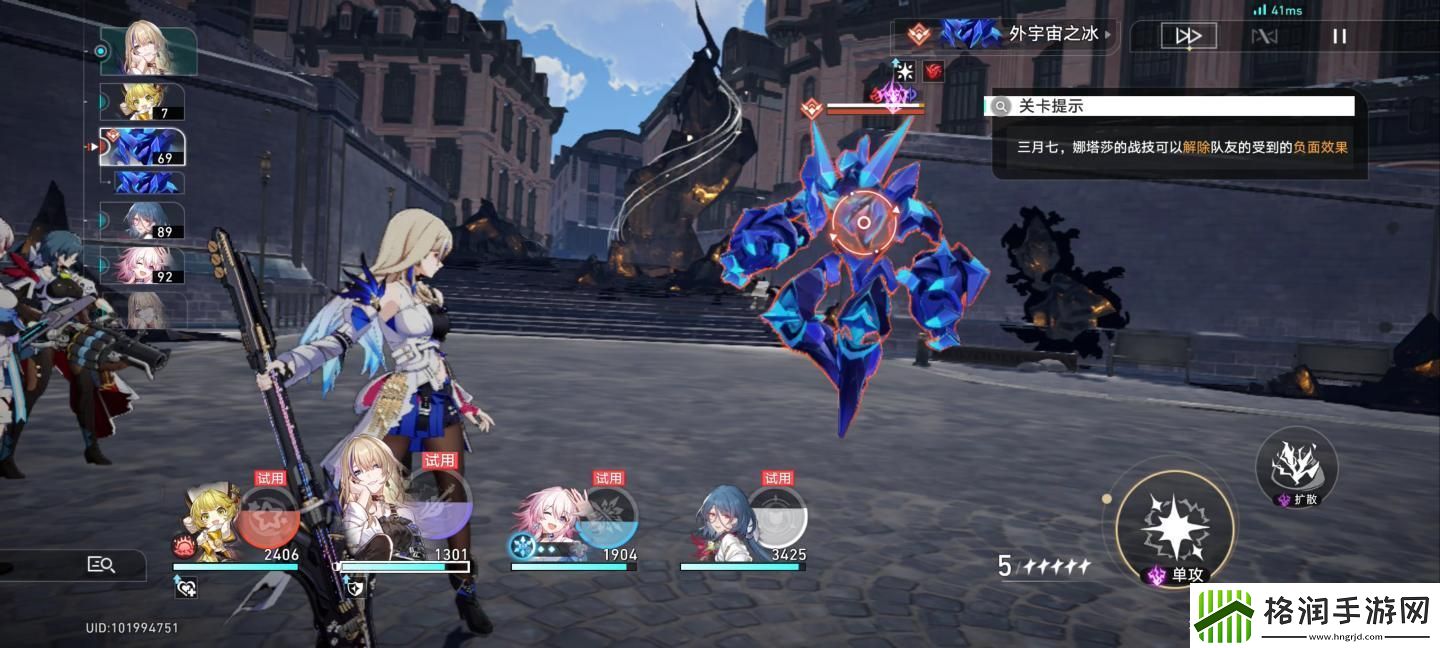Click the turn-order card numbered 92
The image size is (1440, 648).
[142, 264]
